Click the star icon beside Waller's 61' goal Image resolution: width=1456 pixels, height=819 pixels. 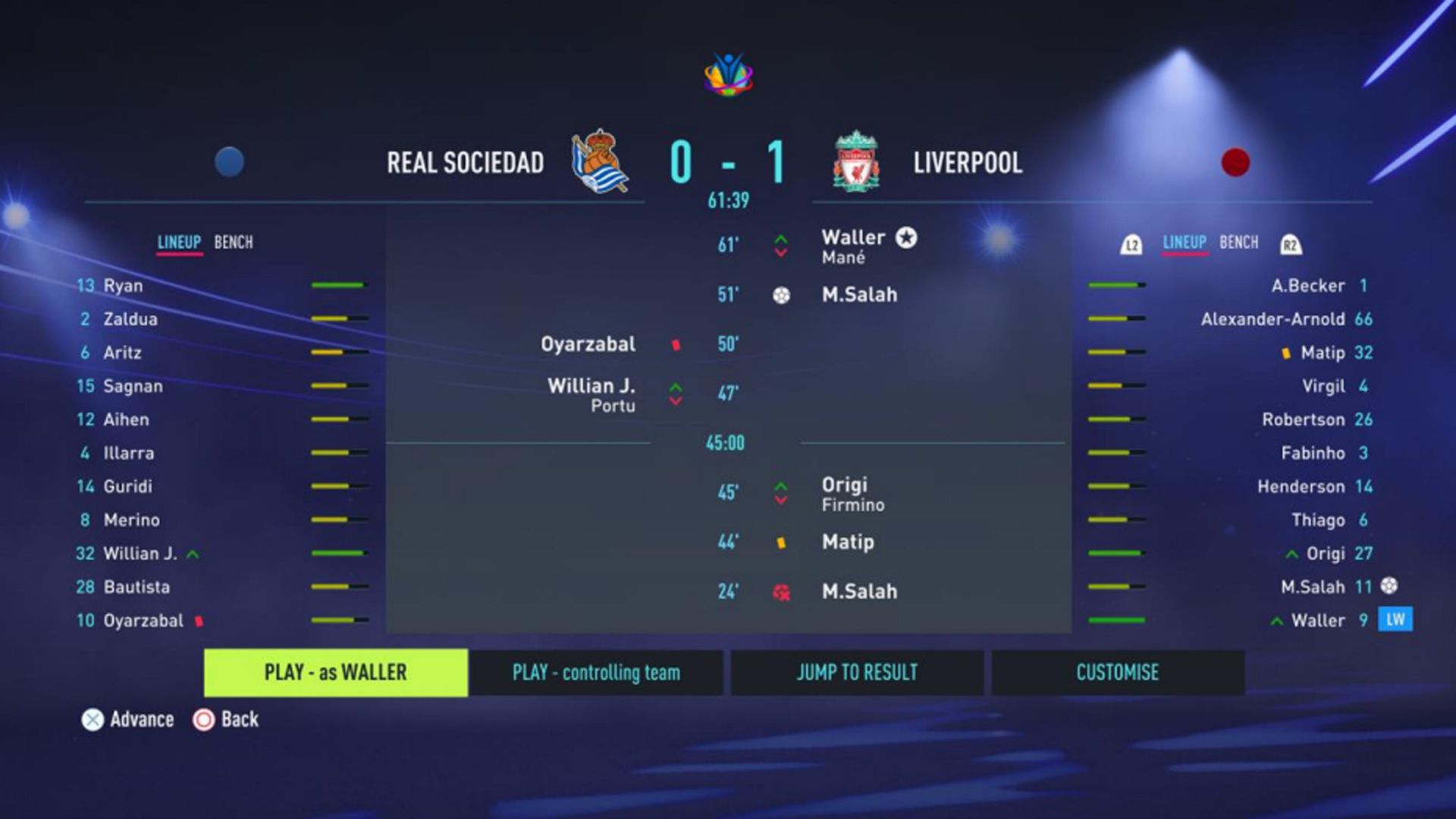click(x=907, y=237)
